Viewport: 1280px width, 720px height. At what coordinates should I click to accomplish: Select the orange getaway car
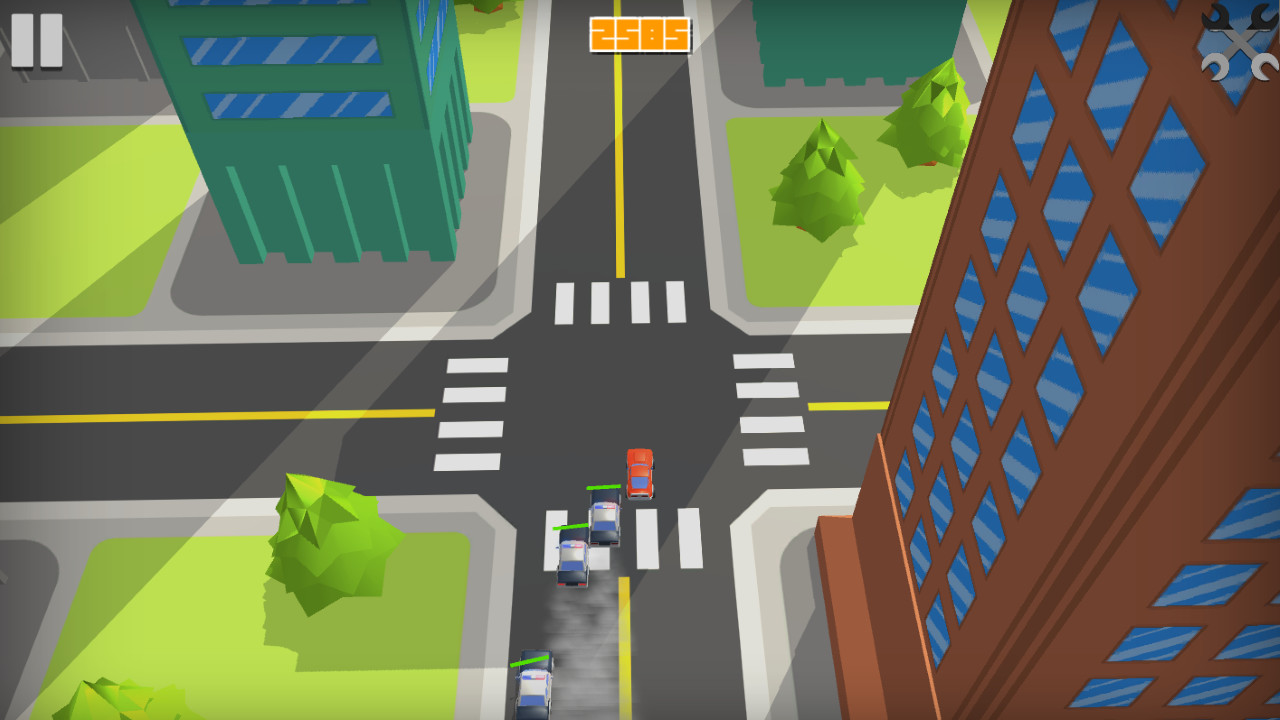point(641,471)
